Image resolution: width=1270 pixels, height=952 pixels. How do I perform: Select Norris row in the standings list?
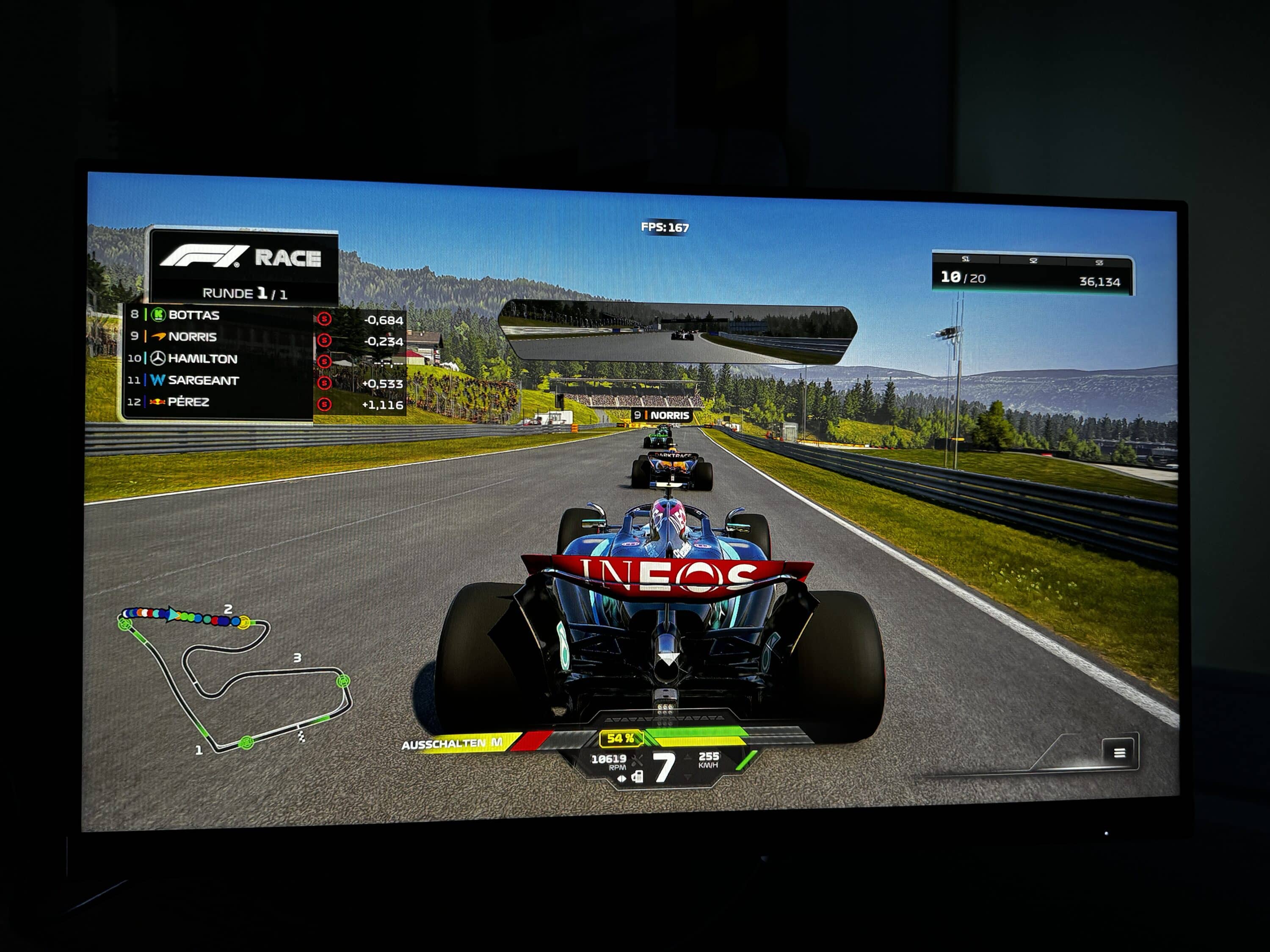[x=192, y=337]
